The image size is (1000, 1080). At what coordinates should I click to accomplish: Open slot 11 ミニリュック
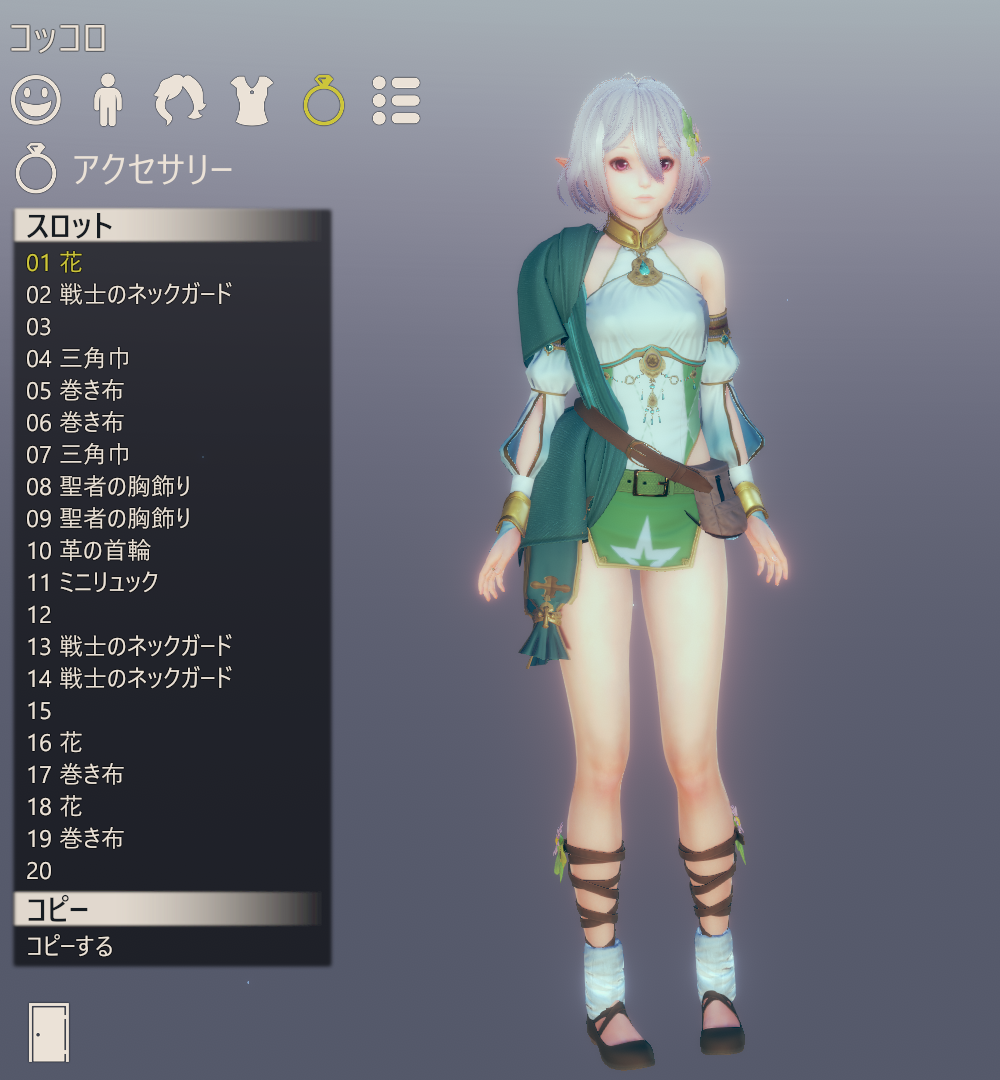click(92, 583)
